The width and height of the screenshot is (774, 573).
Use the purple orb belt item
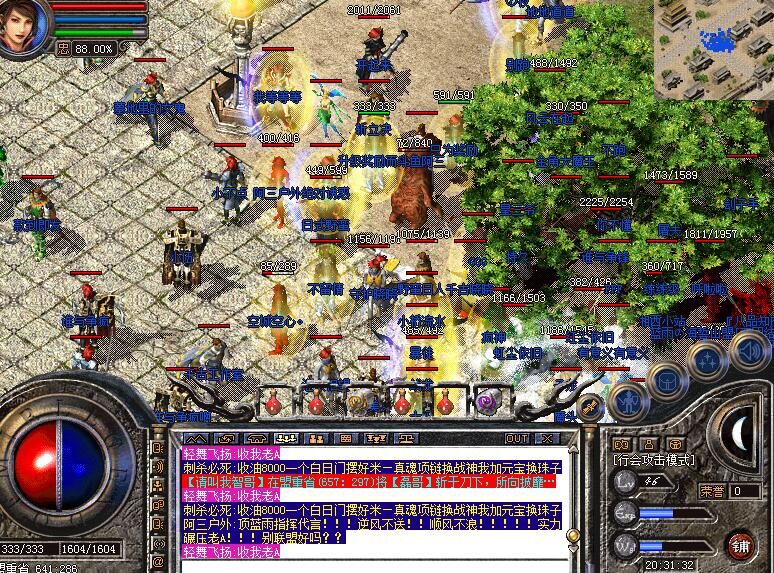(486, 402)
